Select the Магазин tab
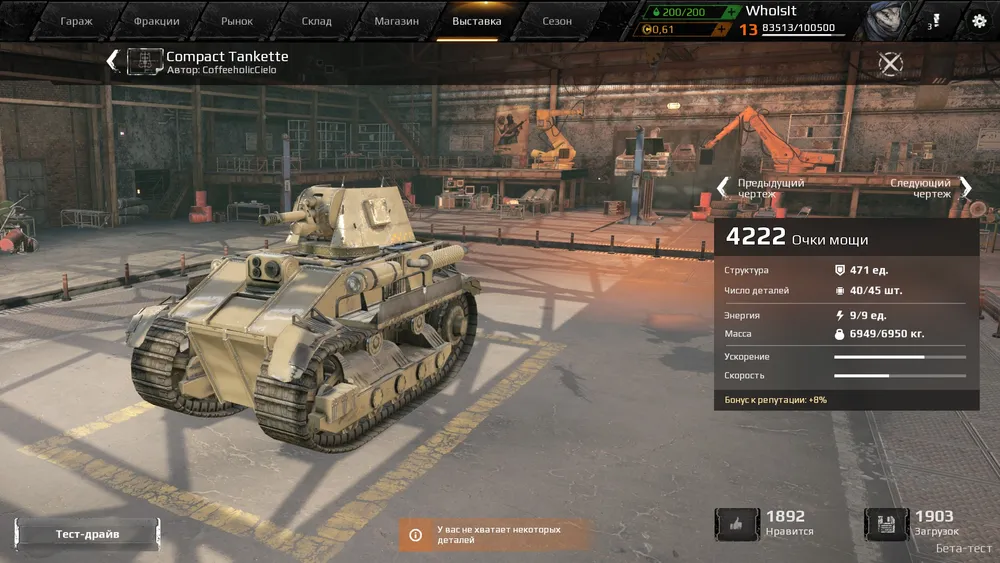 [396, 21]
